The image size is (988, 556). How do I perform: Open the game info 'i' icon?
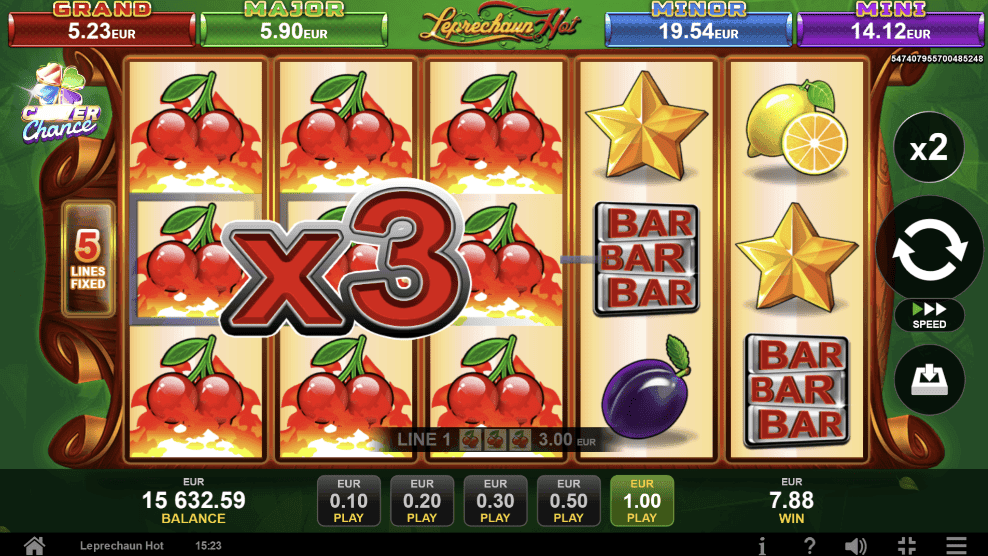point(762,546)
